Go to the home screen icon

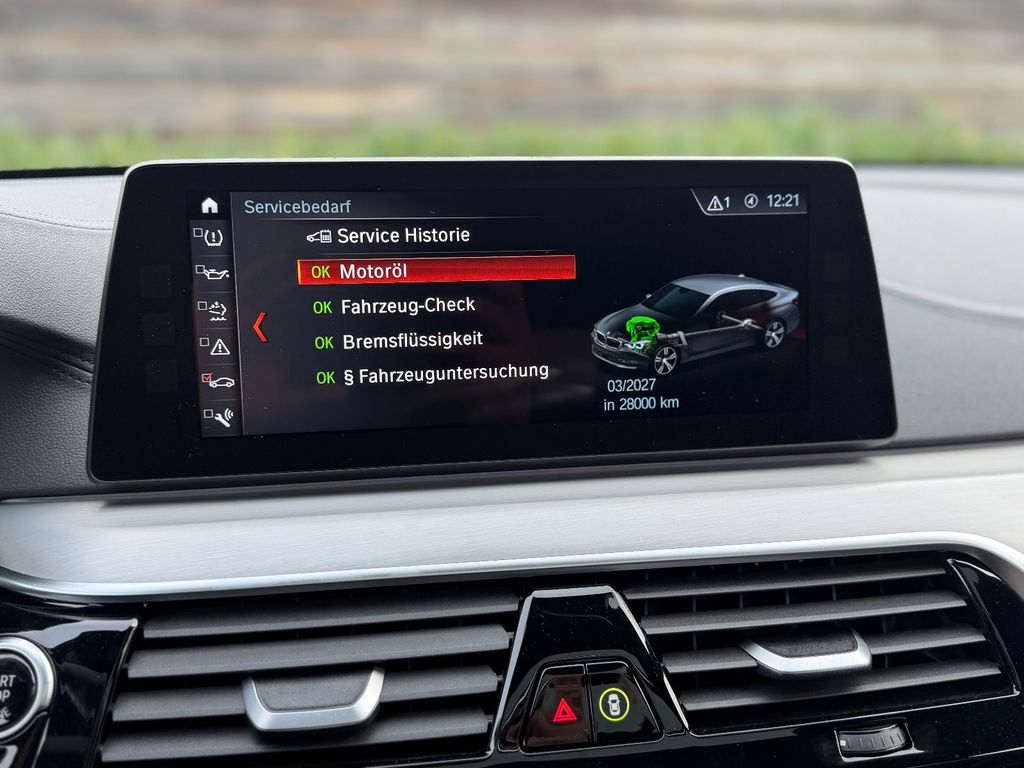[209, 205]
